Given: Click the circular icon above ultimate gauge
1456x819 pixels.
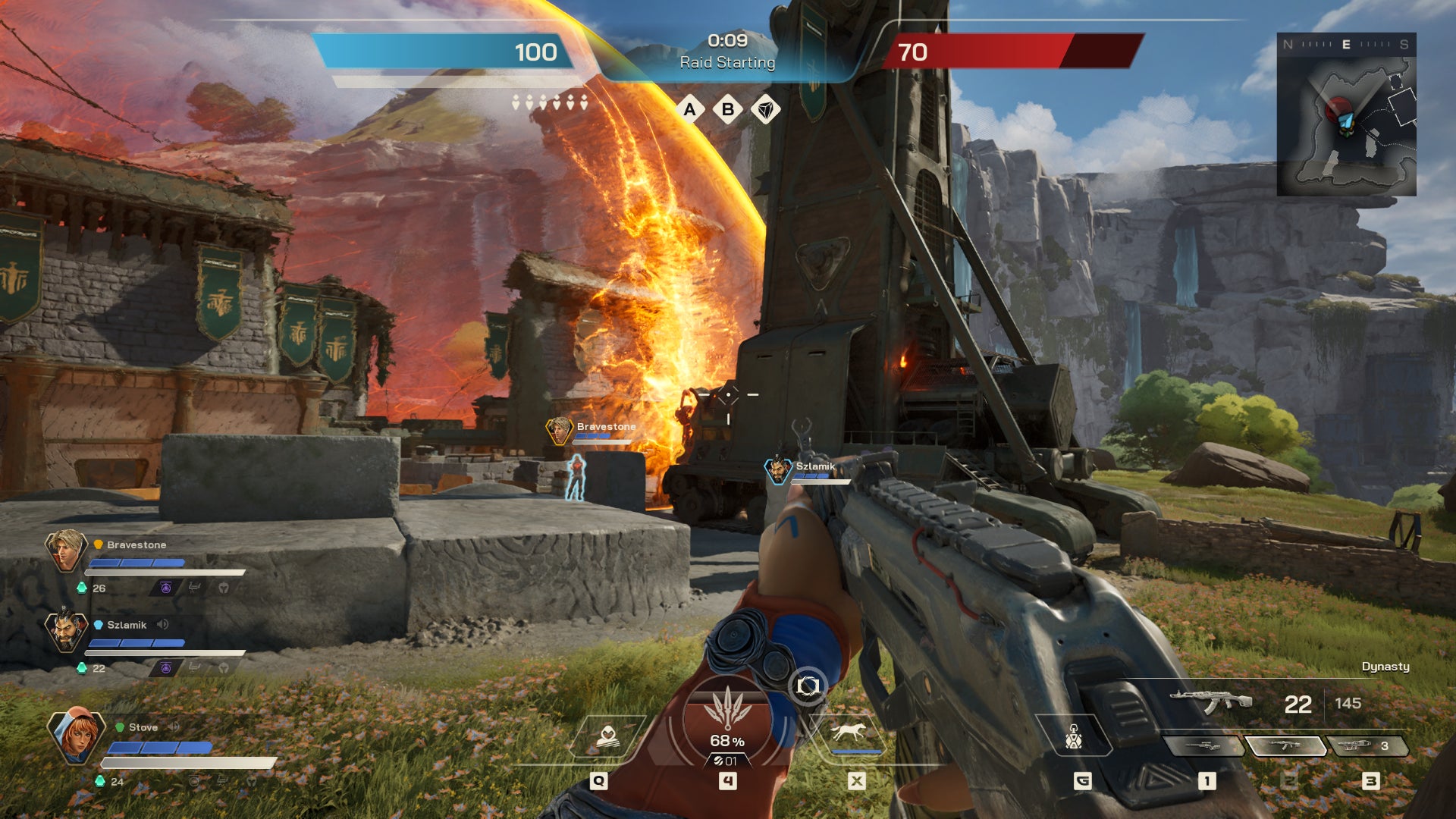Looking at the screenshot, I should click(808, 686).
